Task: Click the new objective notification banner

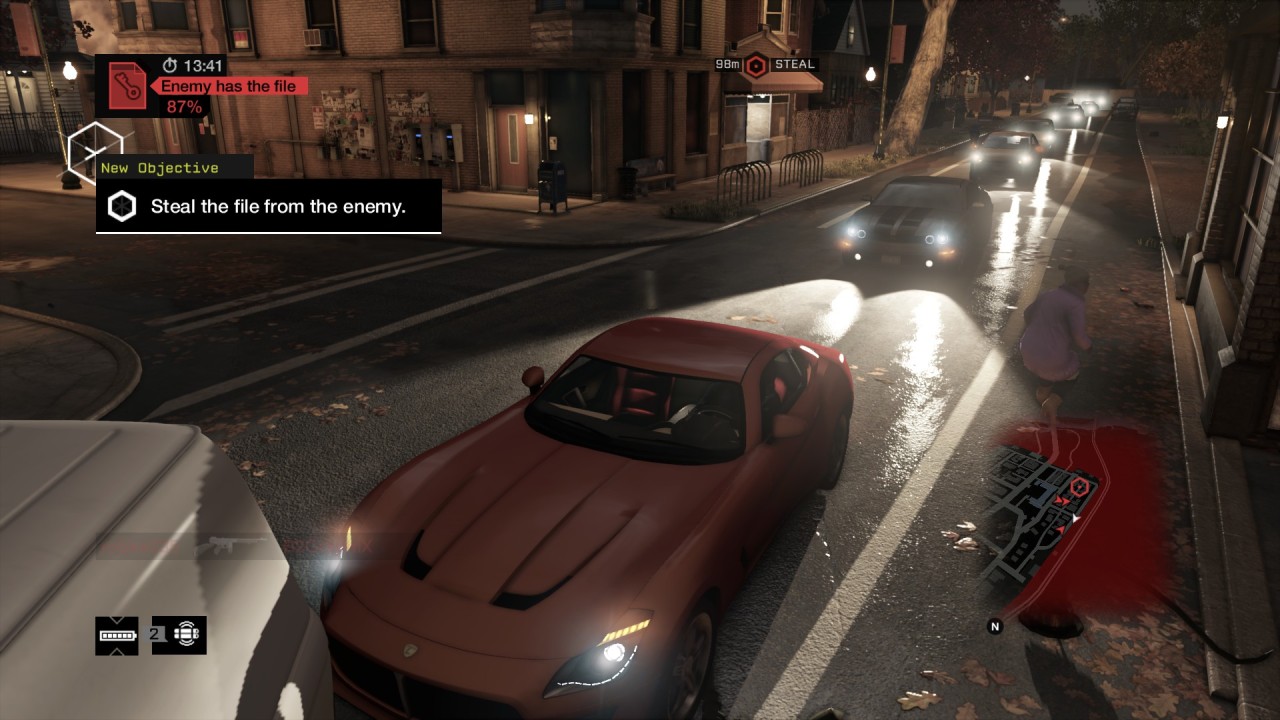Action: click(268, 207)
